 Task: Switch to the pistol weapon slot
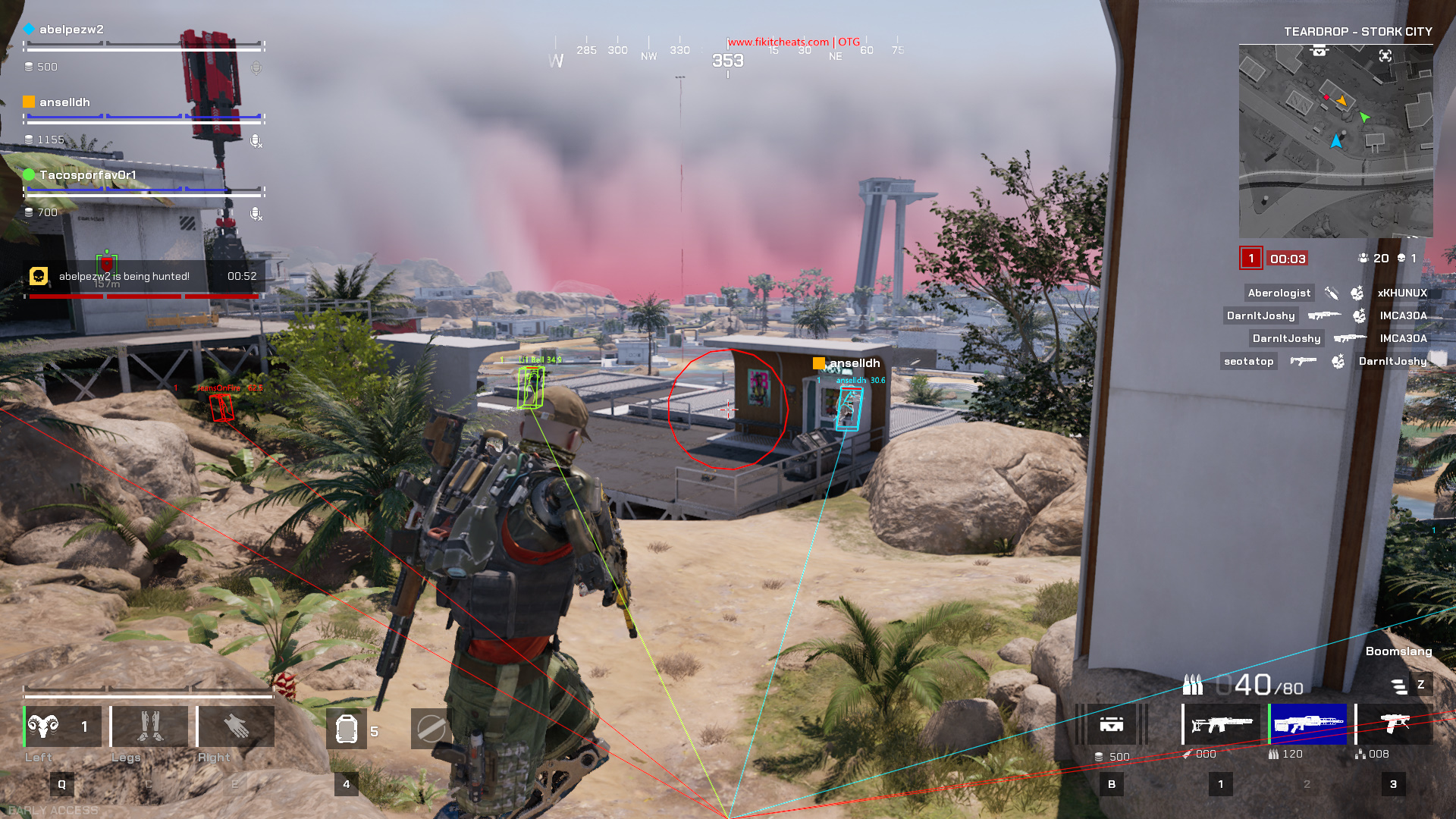click(x=1394, y=725)
